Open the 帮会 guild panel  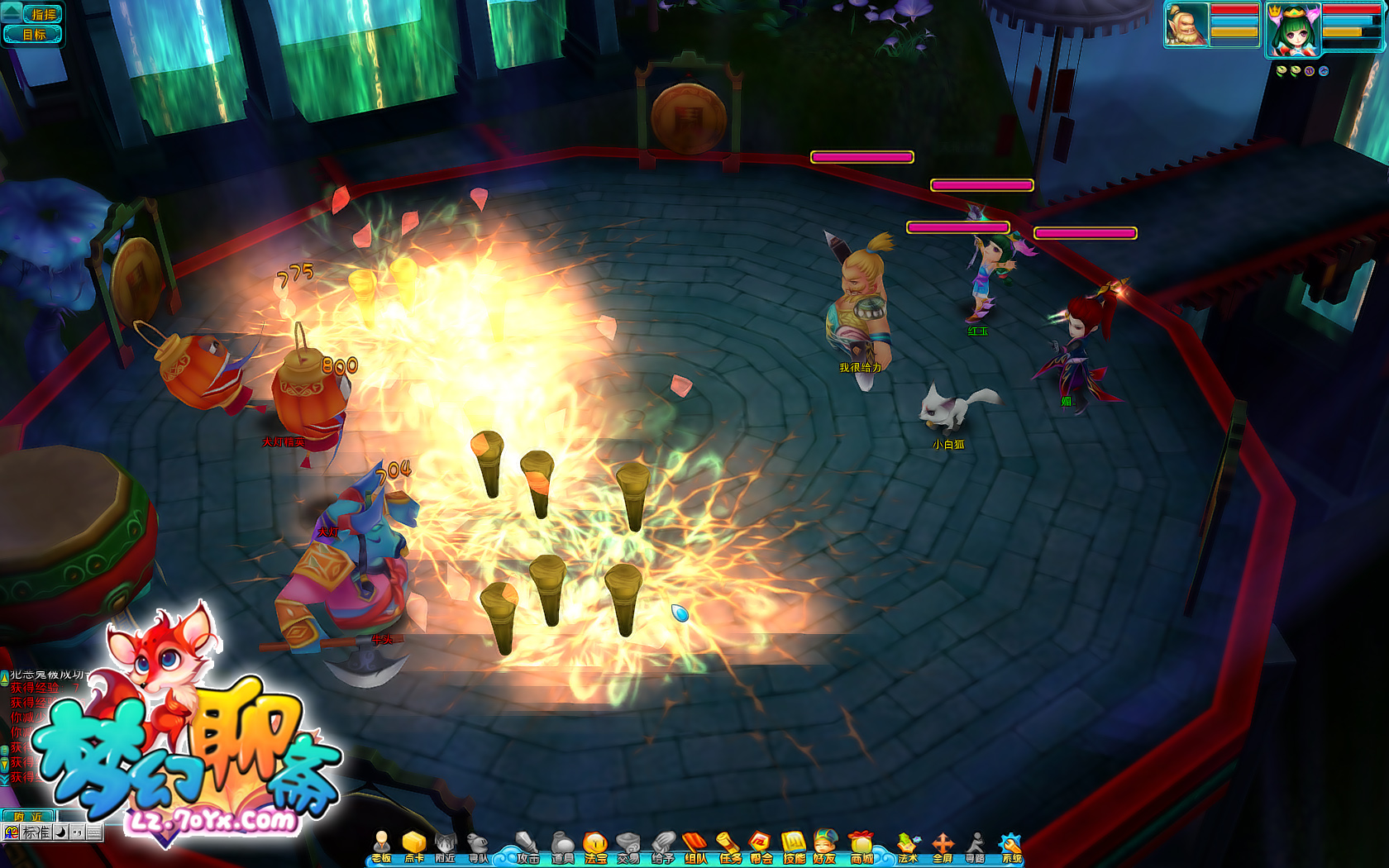761,847
